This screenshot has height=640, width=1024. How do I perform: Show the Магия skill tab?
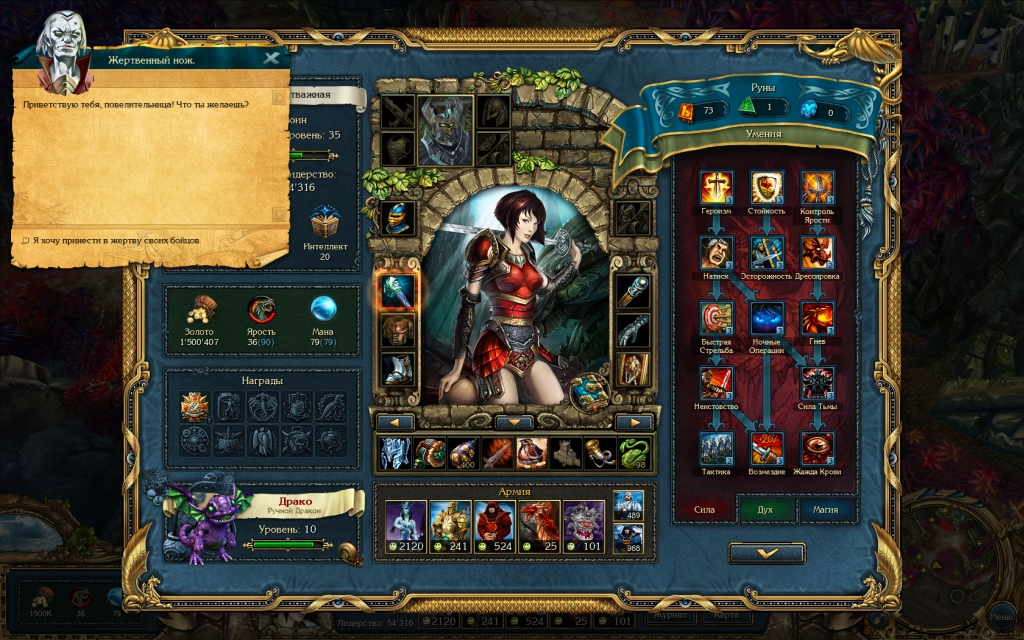(825, 509)
